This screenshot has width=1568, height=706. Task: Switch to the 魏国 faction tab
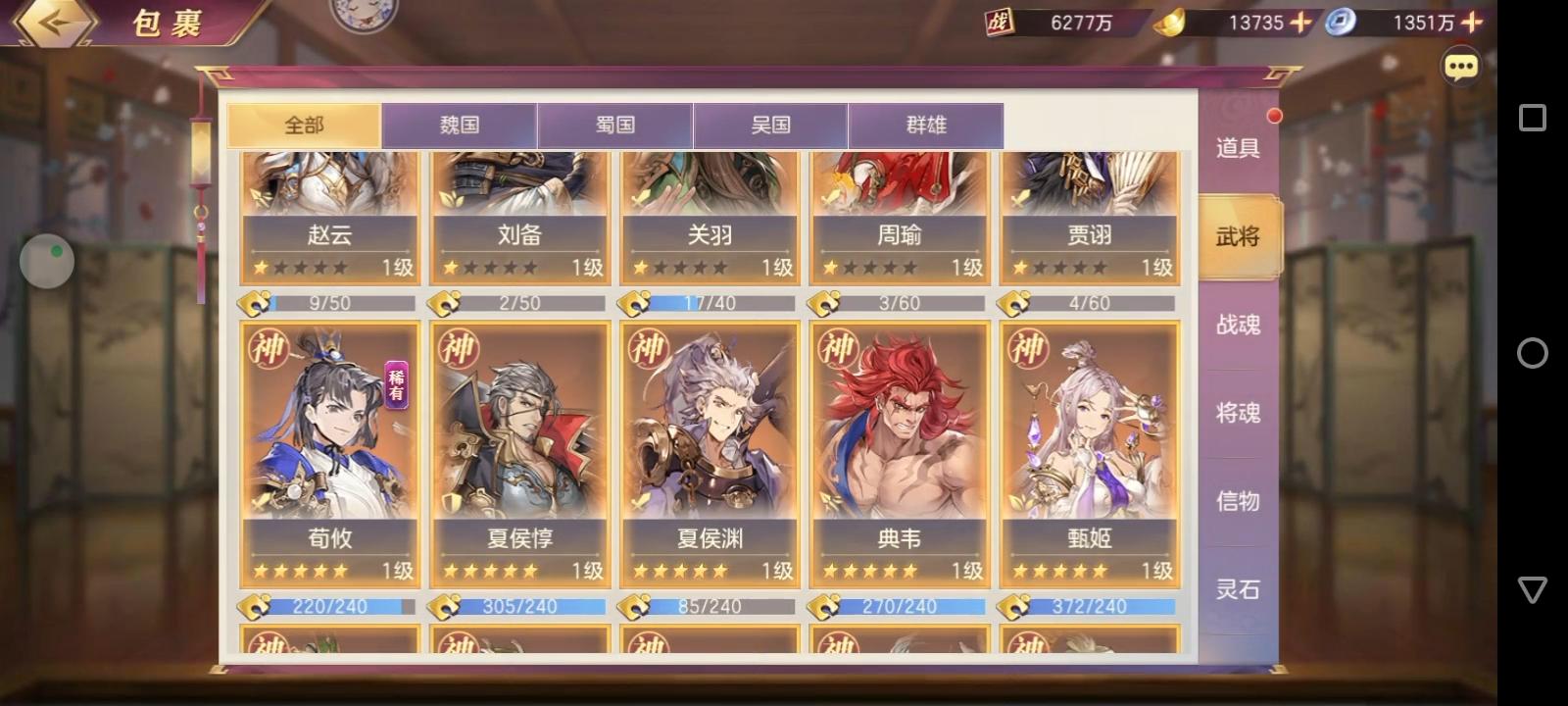pos(461,125)
